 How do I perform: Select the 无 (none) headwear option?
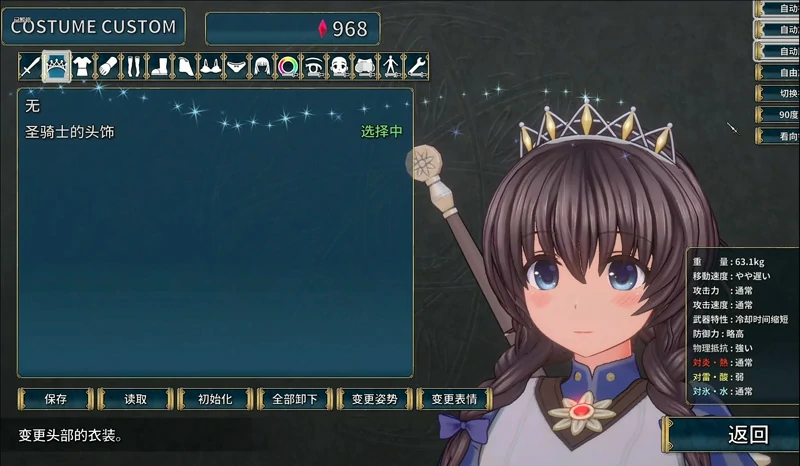[x=32, y=105]
